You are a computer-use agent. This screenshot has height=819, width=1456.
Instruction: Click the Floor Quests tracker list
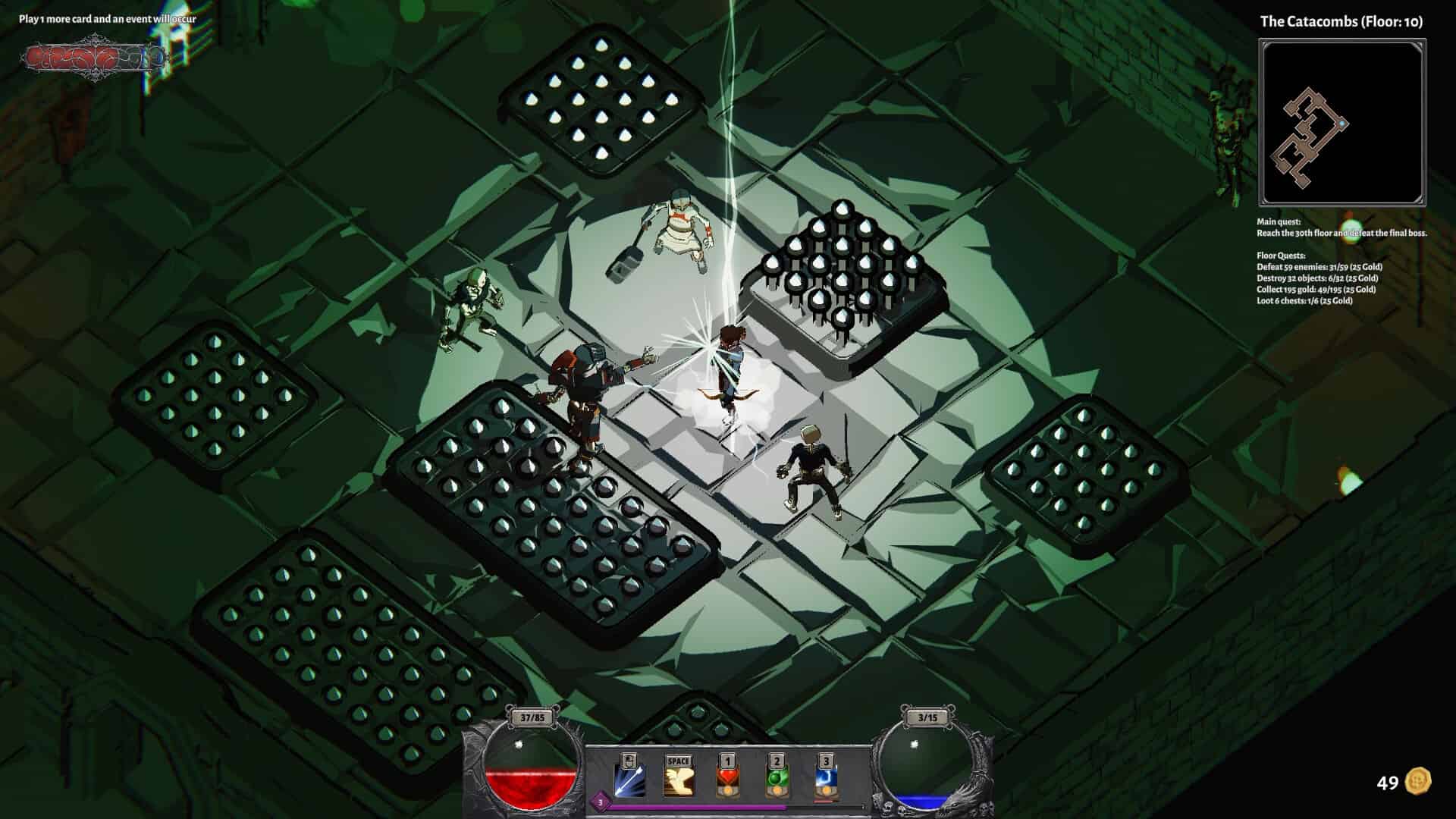click(1319, 278)
